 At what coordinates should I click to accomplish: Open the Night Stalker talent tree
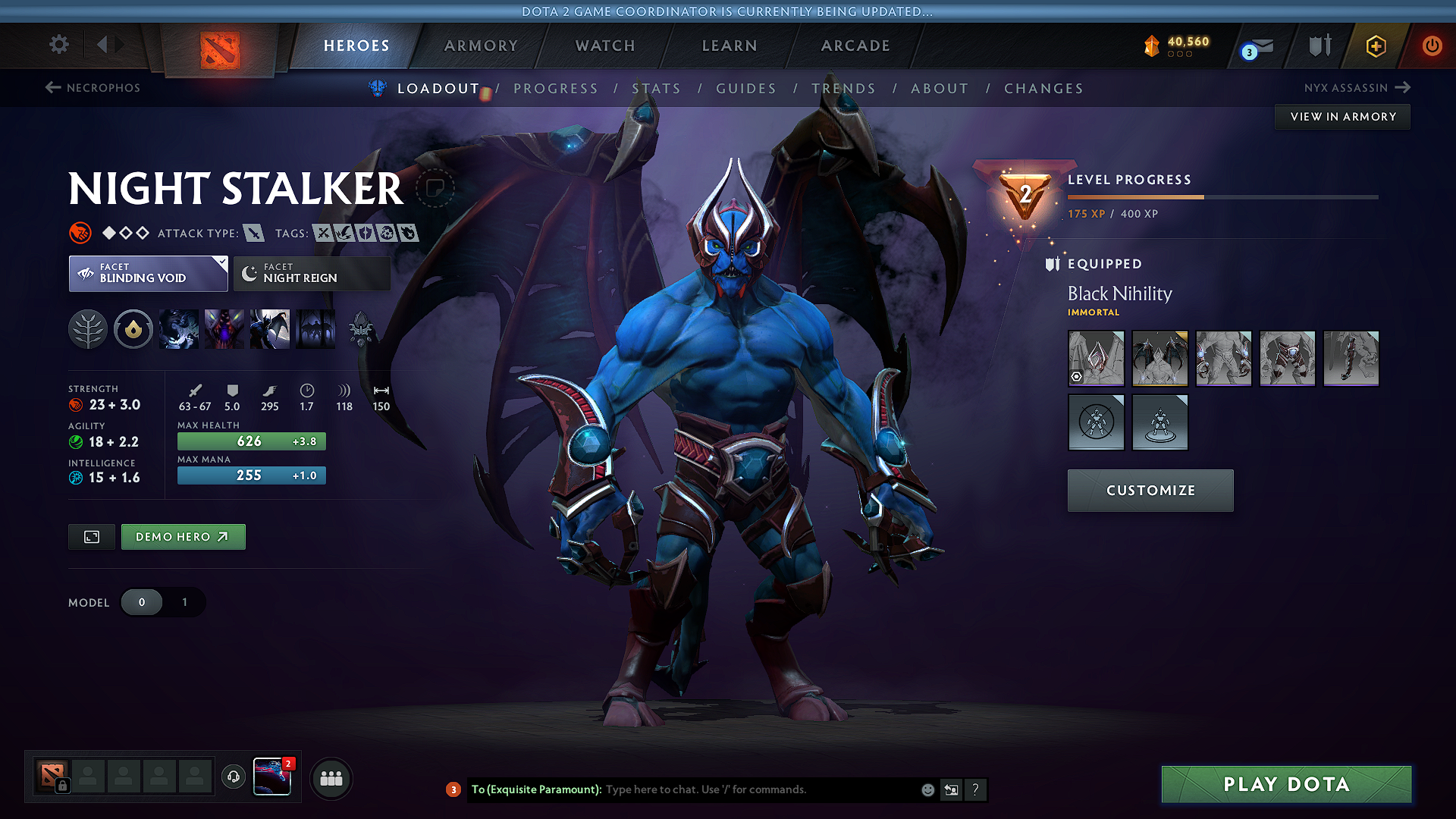[x=87, y=329]
